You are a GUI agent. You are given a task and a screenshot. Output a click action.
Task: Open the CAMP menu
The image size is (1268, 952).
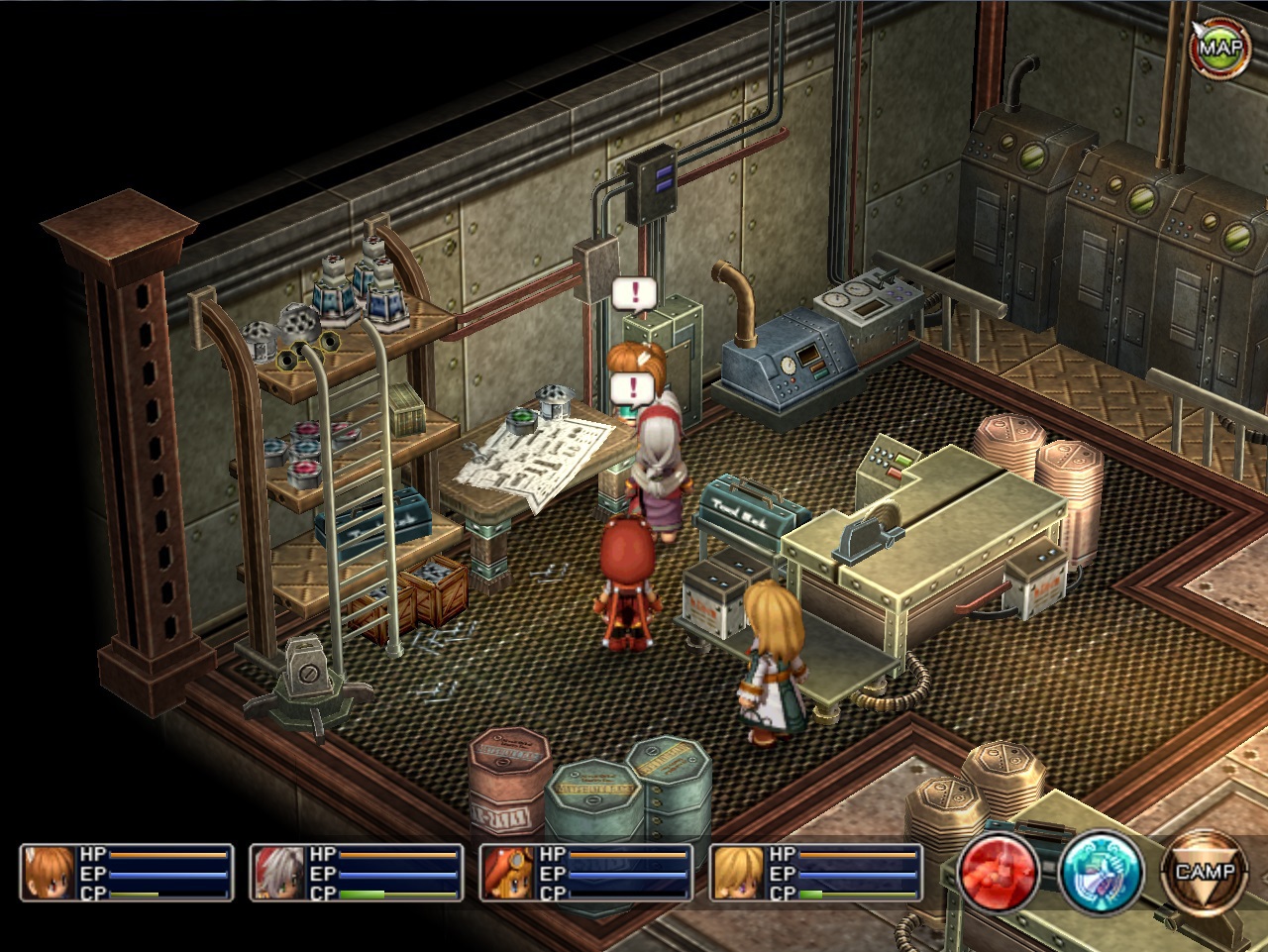(1205, 873)
